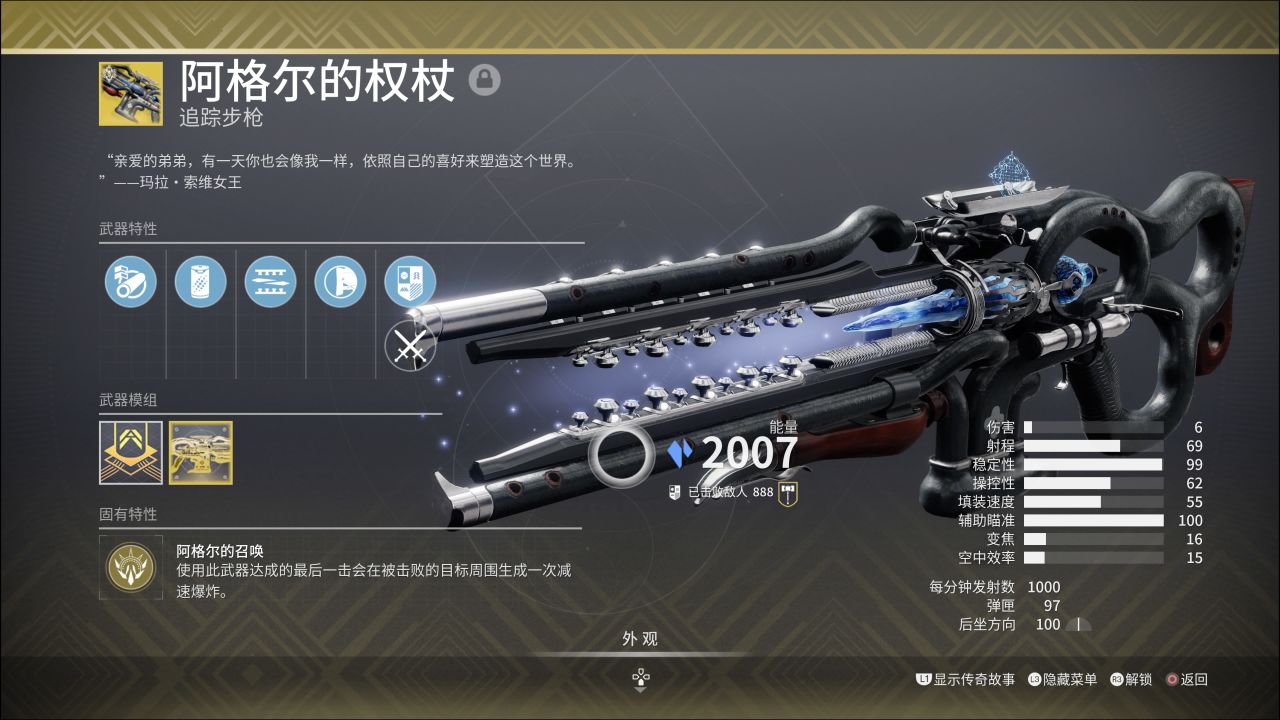Viewport: 1280px width, 720px height.
Task: Inspect the twin-projectile trait perk icon
Action: point(271,281)
